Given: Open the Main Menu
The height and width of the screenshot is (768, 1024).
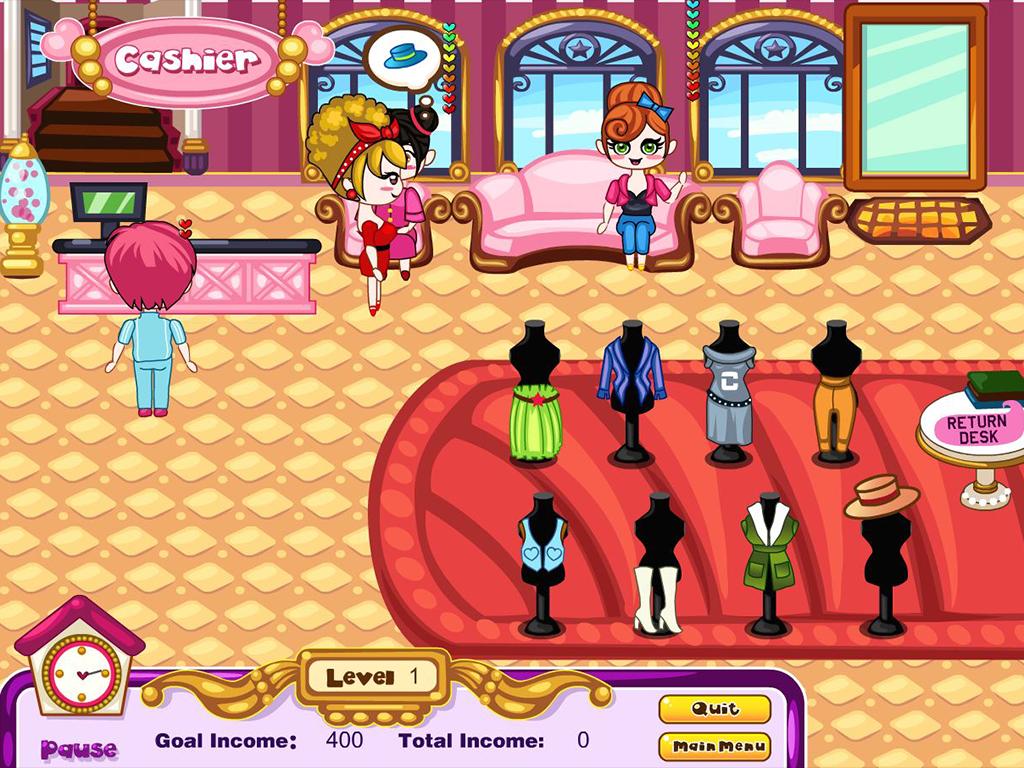Looking at the screenshot, I should coord(714,746).
